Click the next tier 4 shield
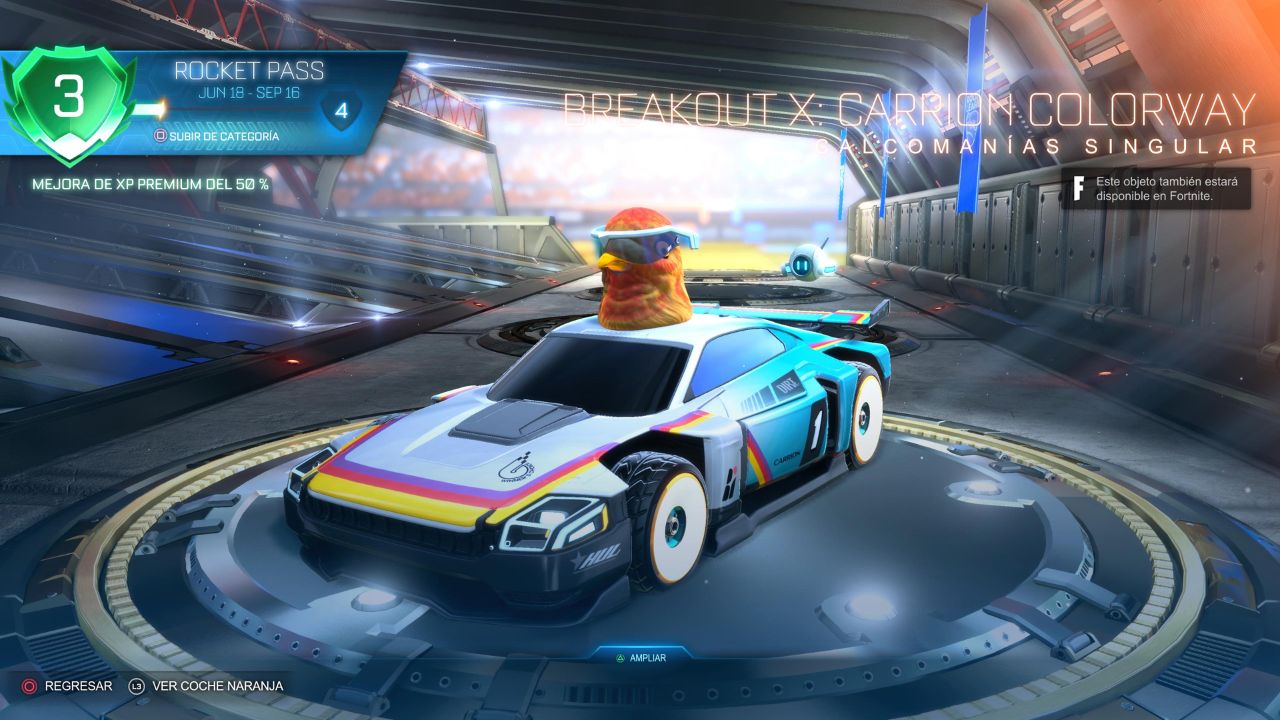This screenshot has width=1280, height=720. coord(341,110)
